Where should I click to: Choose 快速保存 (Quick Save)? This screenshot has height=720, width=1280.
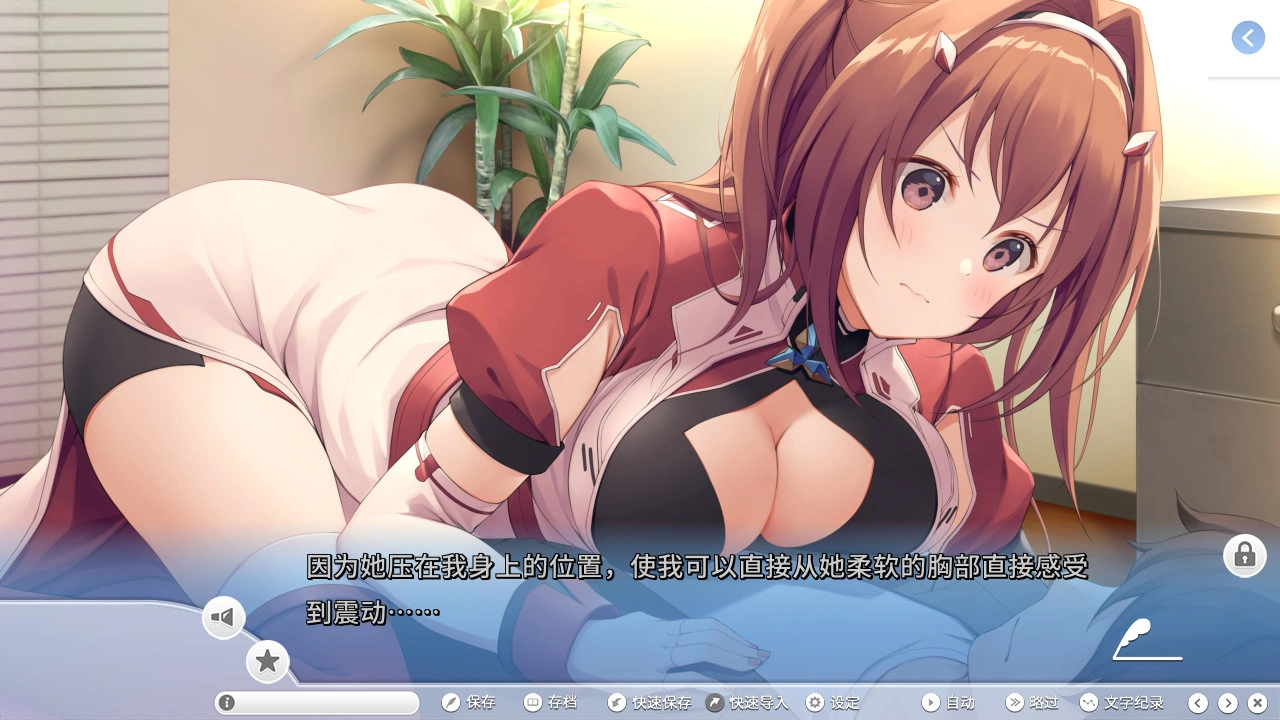[650, 703]
